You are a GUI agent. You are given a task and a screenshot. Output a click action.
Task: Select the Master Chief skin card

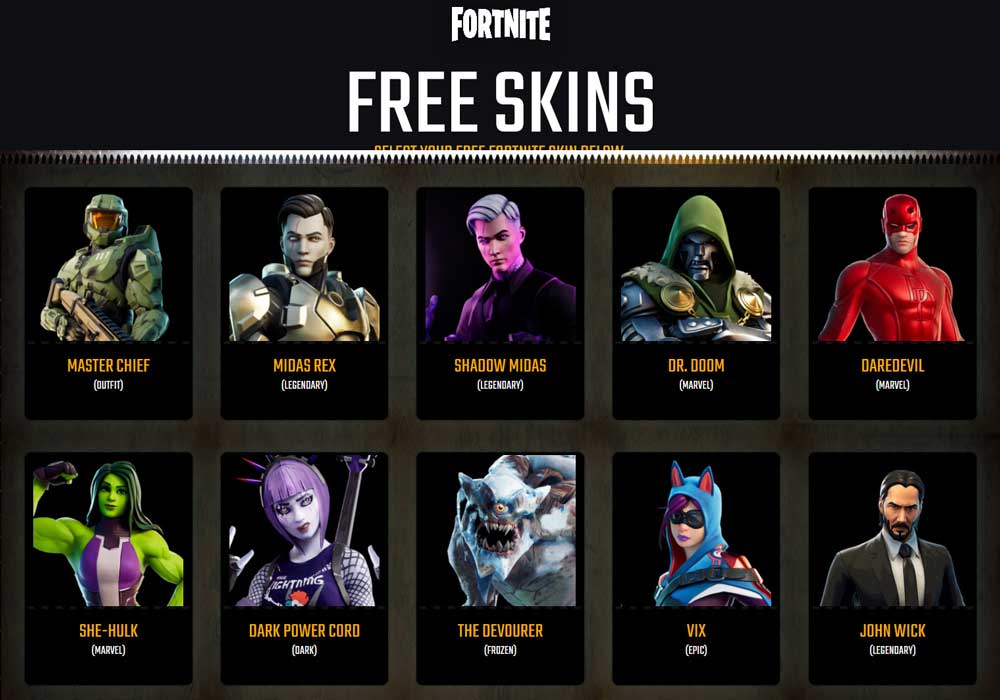[108, 303]
